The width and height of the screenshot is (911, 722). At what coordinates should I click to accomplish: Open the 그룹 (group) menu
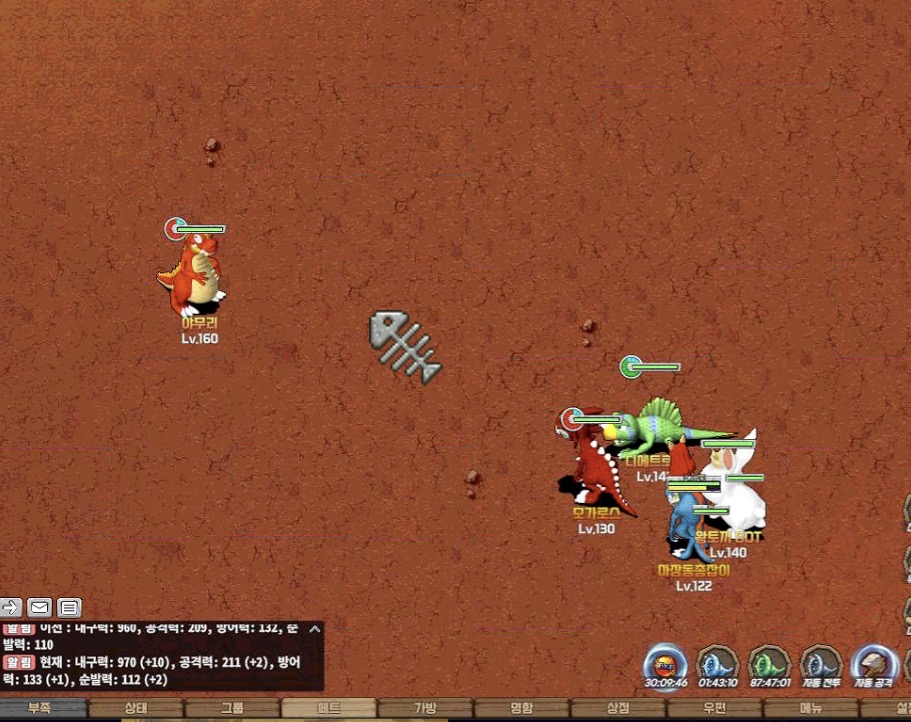click(x=232, y=708)
